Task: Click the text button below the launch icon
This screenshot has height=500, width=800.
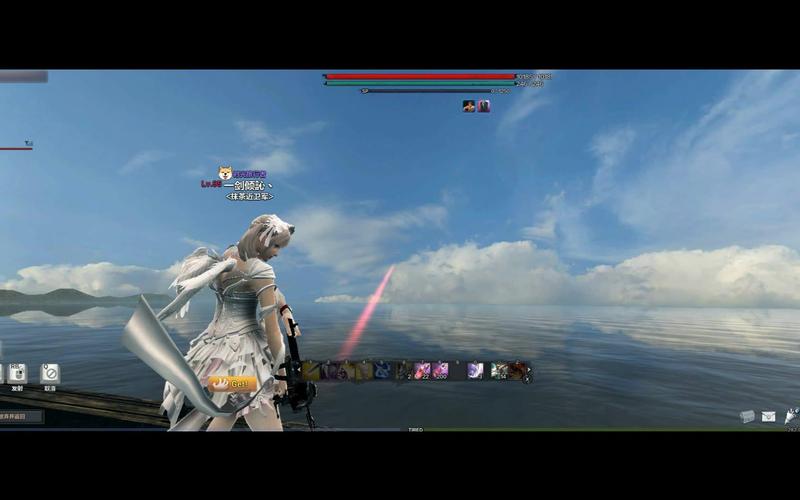Action: click(x=20, y=416)
